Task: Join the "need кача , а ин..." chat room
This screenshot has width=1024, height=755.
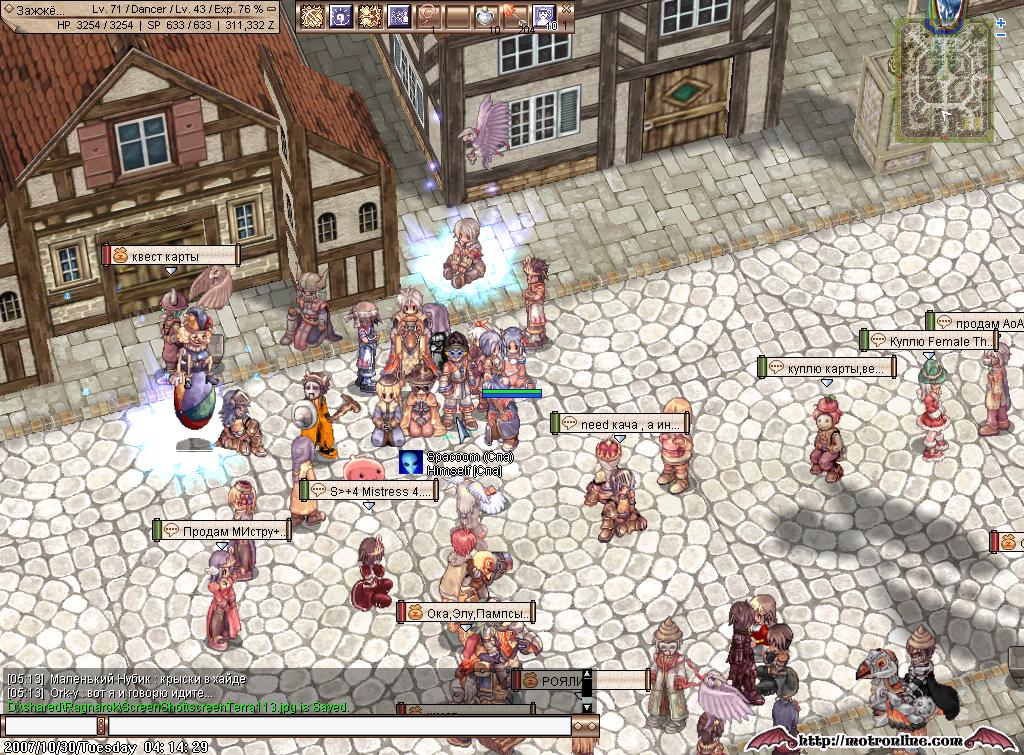Action: pyautogui.click(x=620, y=424)
